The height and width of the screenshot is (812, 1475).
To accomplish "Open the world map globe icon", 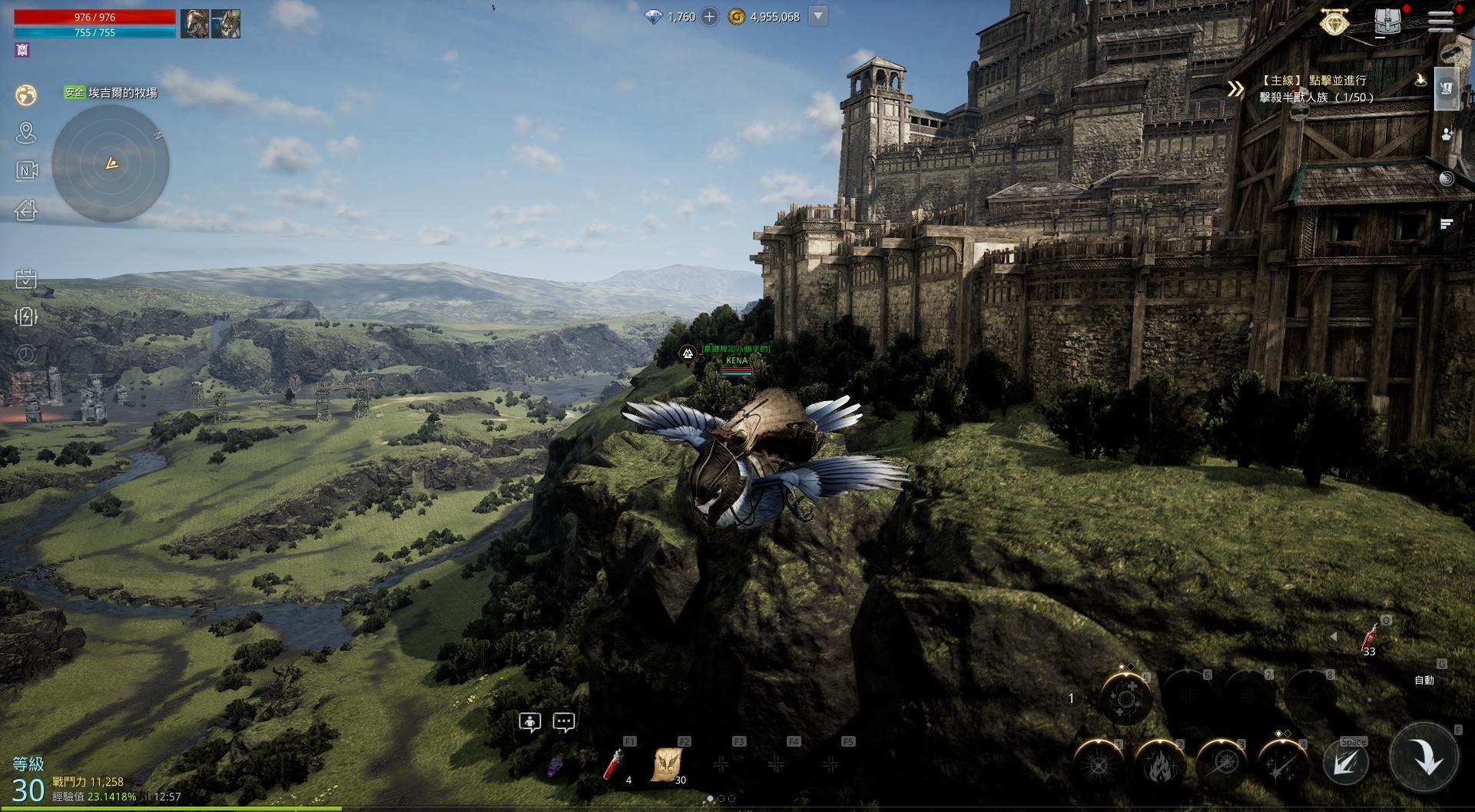I will [26, 94].
